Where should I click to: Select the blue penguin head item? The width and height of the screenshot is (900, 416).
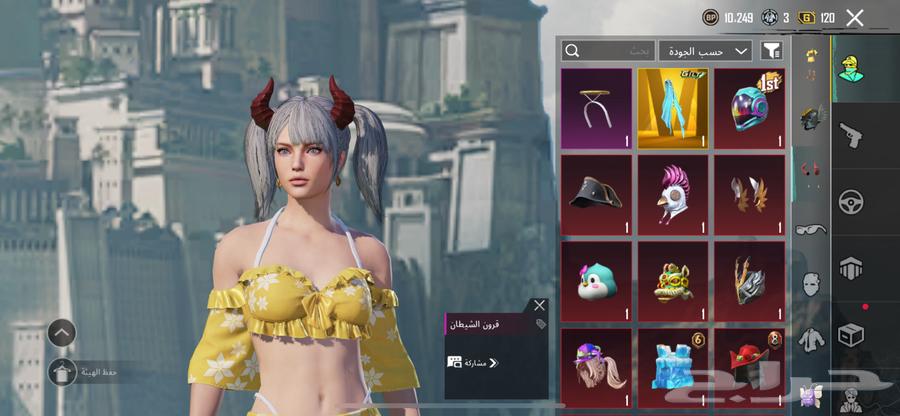coord(596,281)
